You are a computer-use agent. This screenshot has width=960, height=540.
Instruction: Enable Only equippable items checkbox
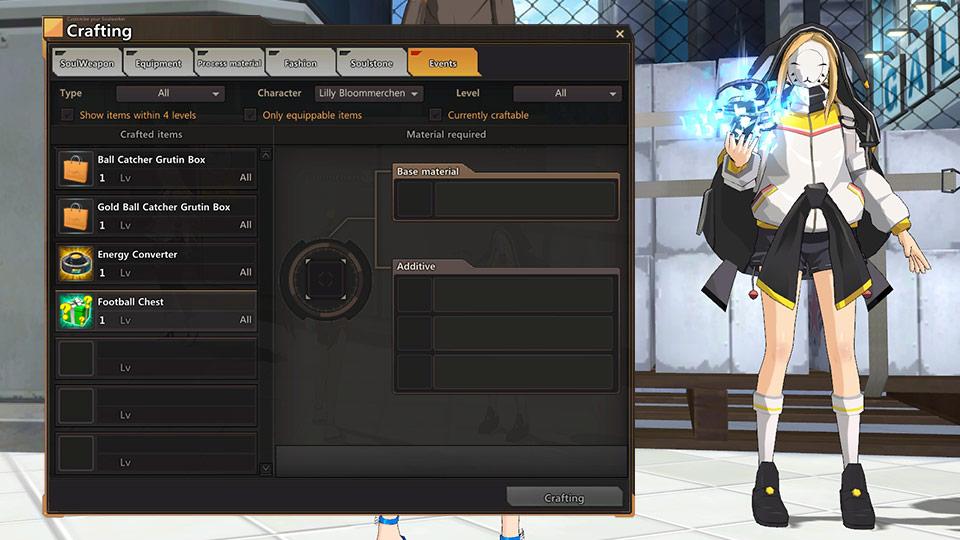(251, 115)
